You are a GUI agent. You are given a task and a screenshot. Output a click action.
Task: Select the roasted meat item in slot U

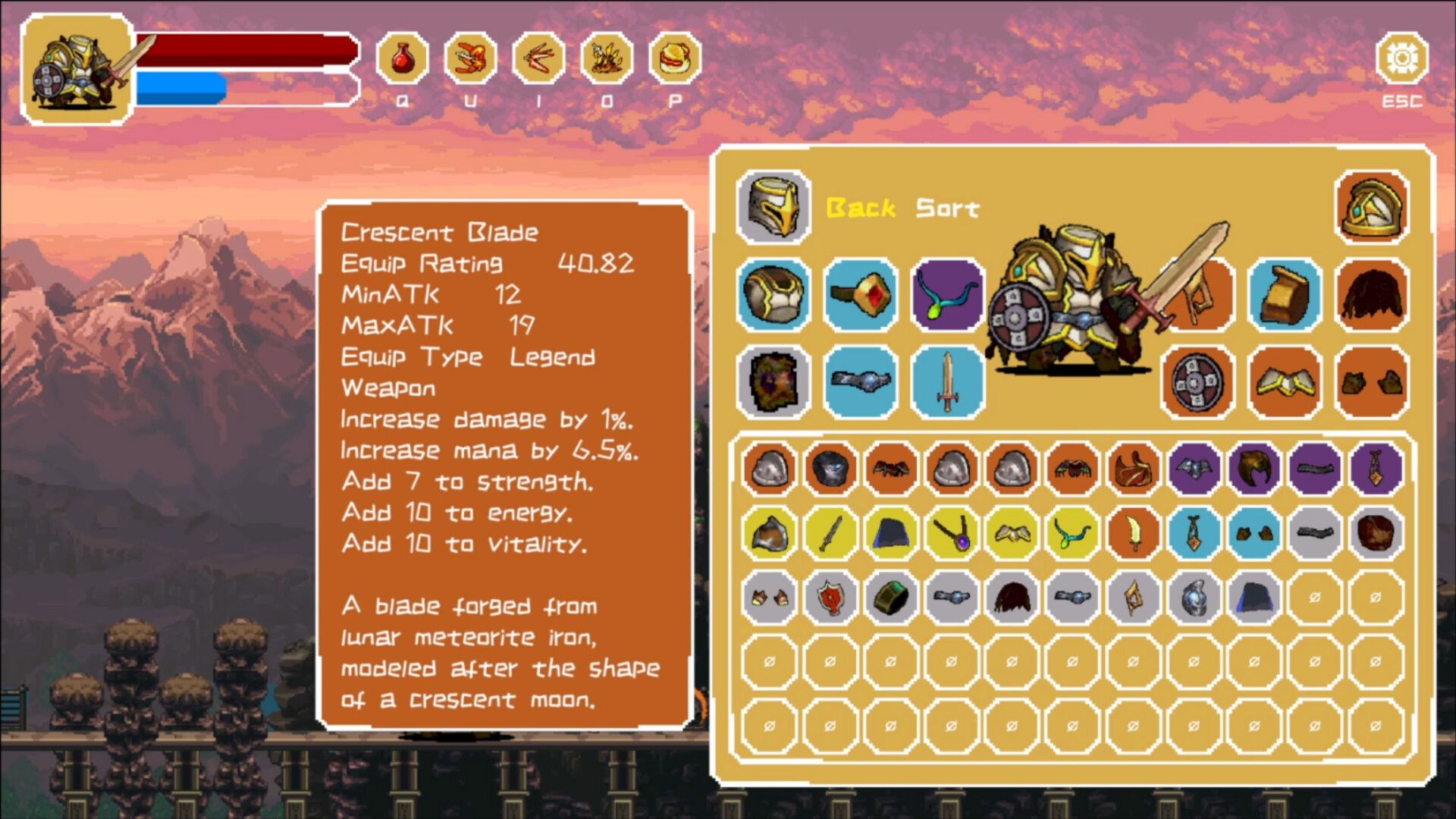pos(470,59)
